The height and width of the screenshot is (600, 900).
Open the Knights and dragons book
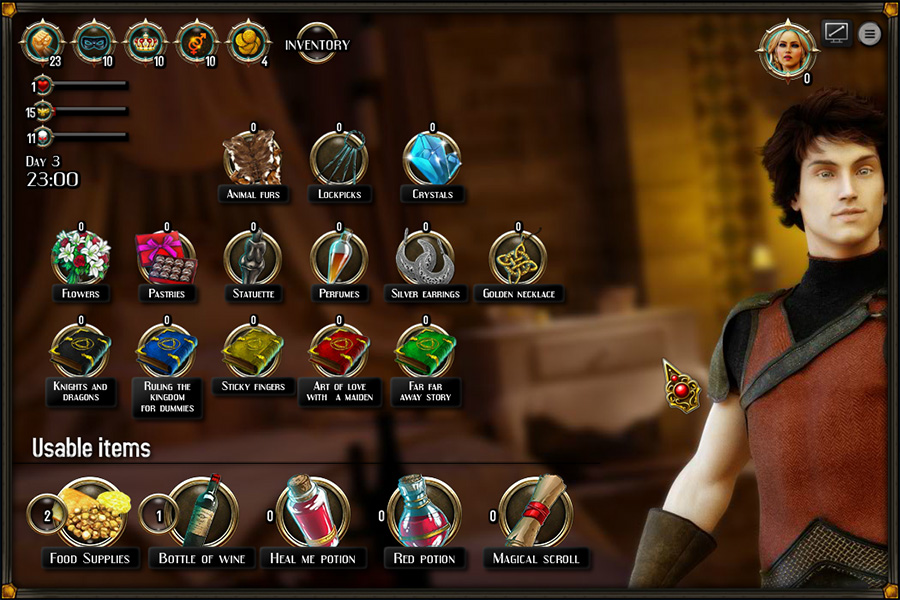click(x=81, y=350)
